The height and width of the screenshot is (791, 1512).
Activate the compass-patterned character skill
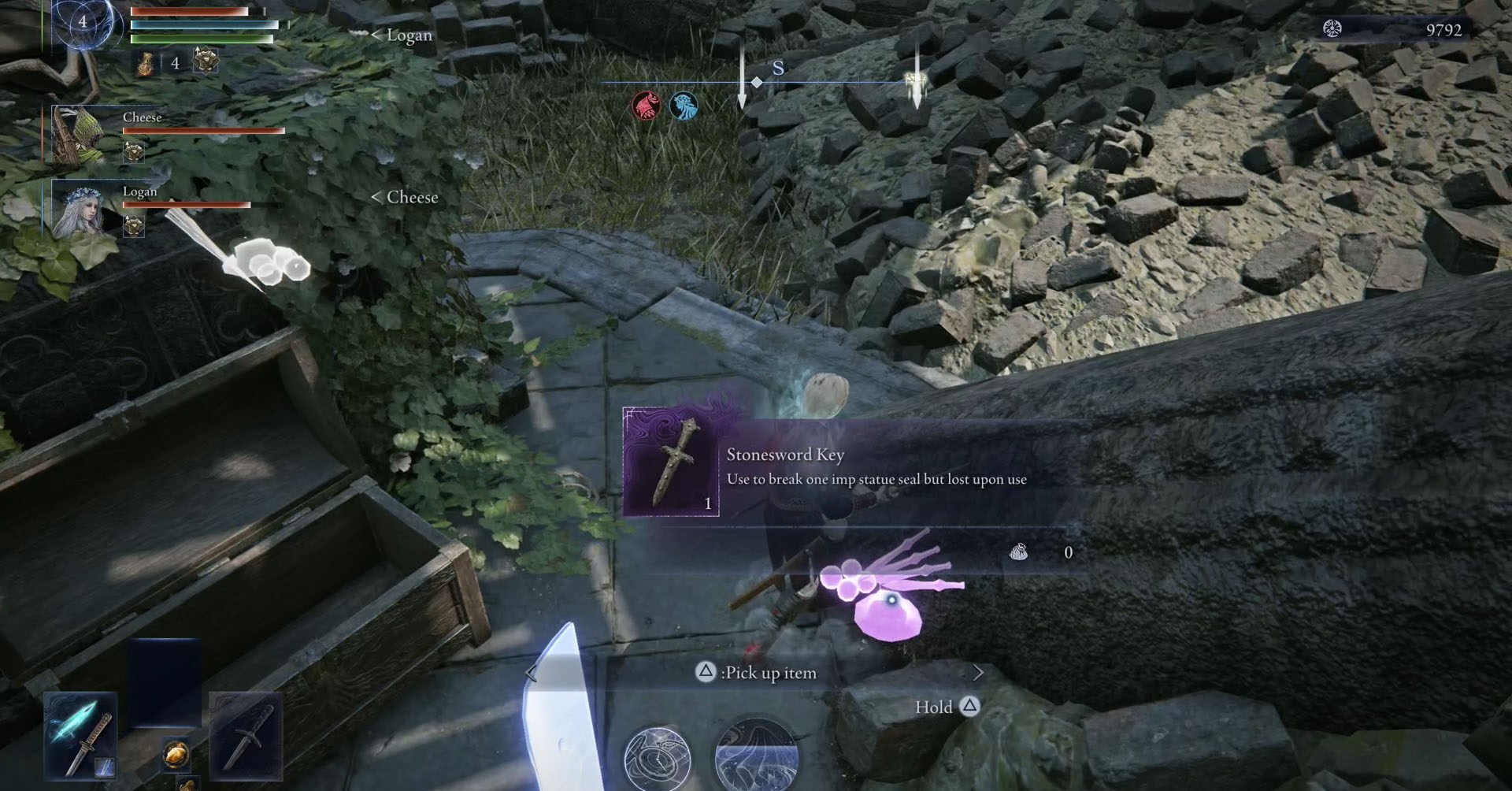(x=657, y=758)
